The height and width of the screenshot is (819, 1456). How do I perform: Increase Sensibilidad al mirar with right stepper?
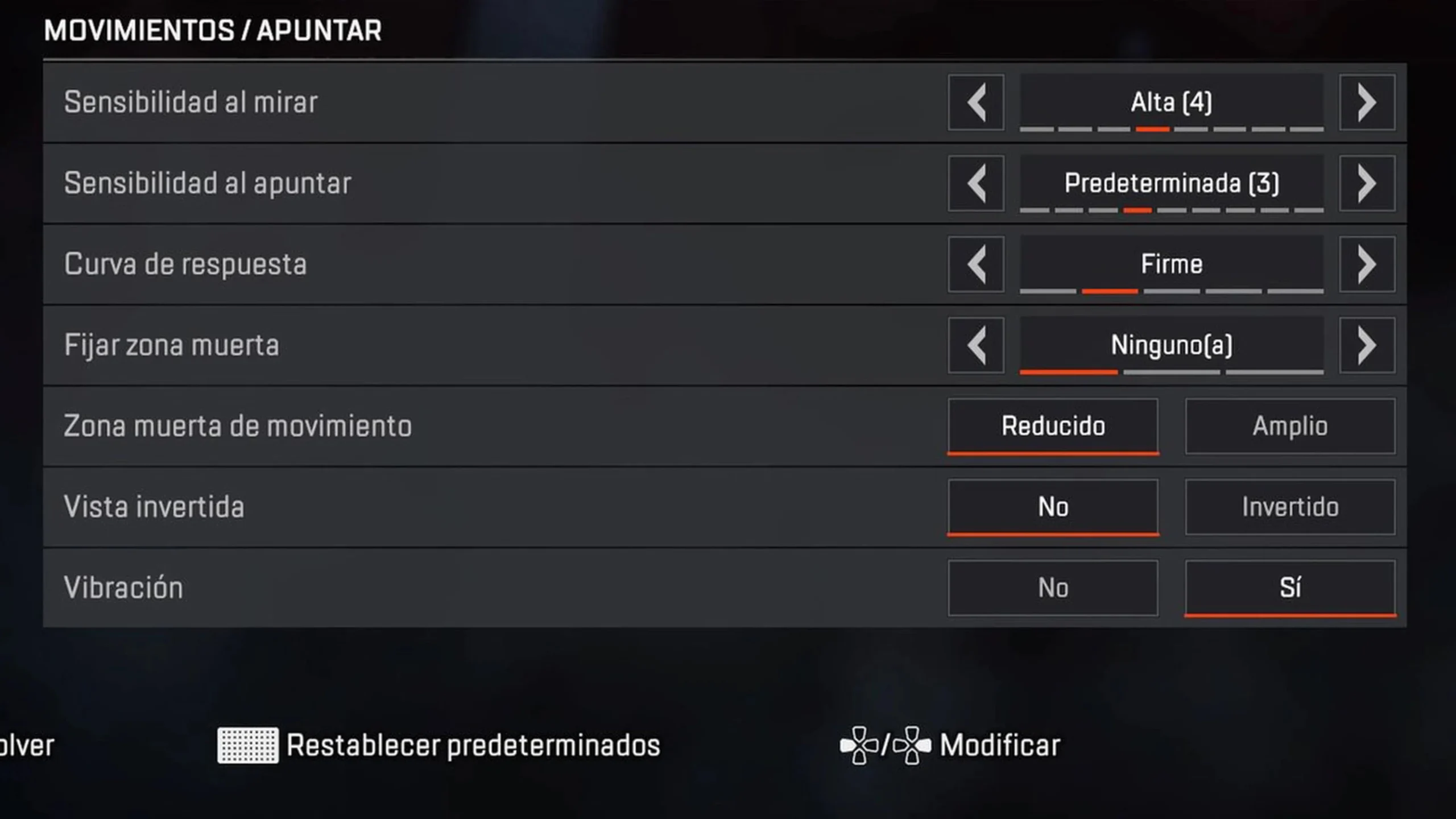tap(1367, 102)
